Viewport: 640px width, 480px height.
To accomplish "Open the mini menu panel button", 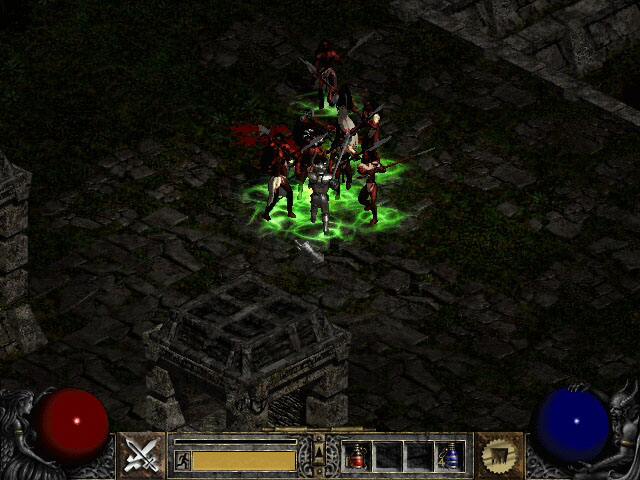I will pyautogui.click(x=319, y=455).
